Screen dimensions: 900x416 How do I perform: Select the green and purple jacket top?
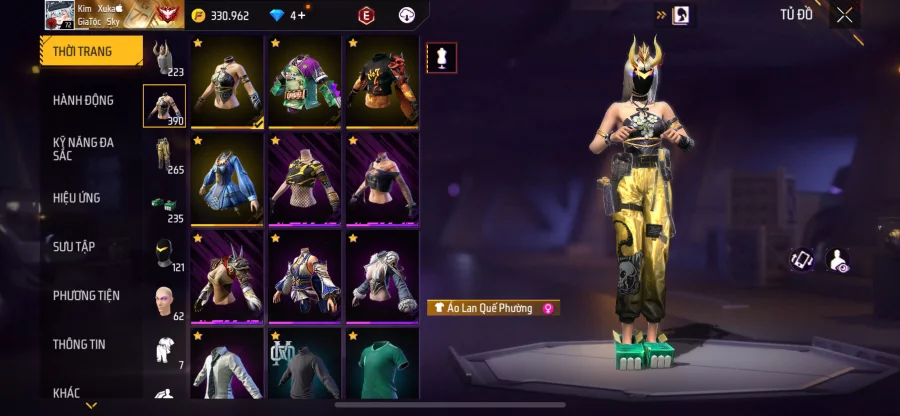click(x=304, y=83)
